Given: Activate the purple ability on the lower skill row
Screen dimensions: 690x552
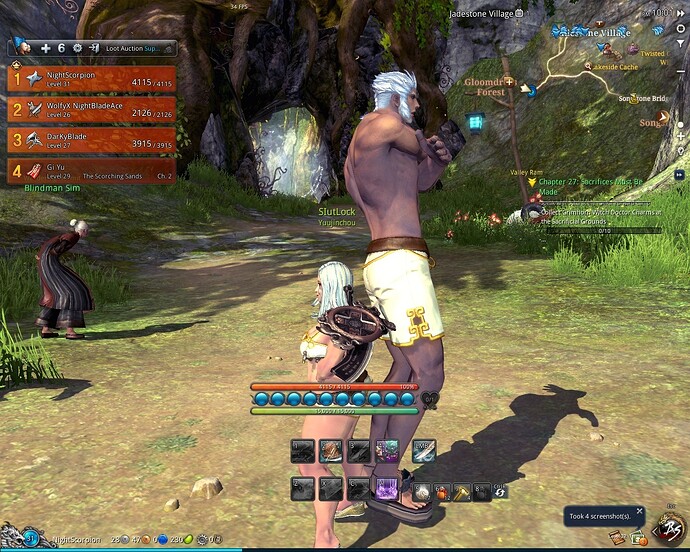Looking at the screenshot, I should click(387, 489).
